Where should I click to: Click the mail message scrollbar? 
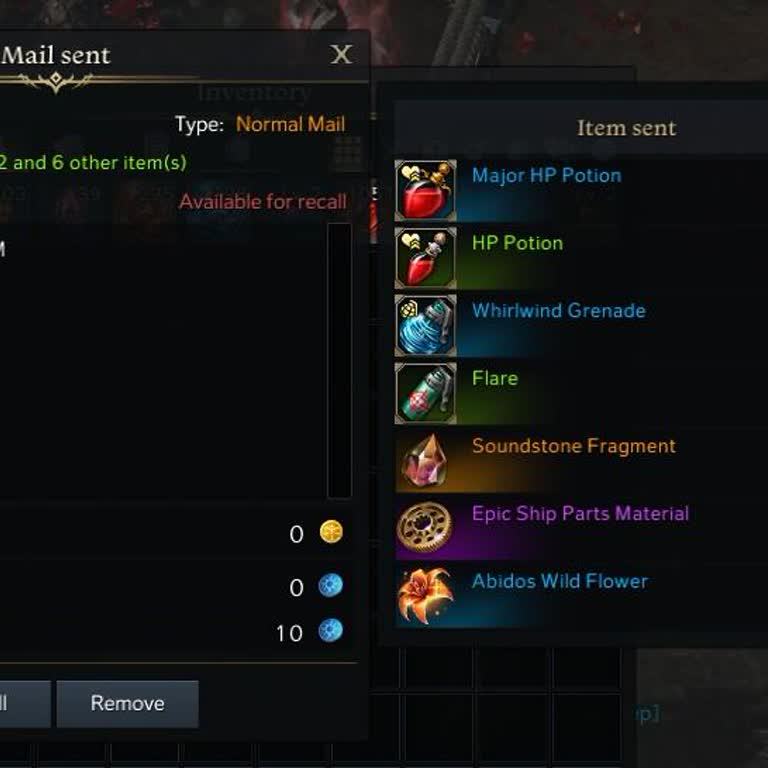[339, 360]
